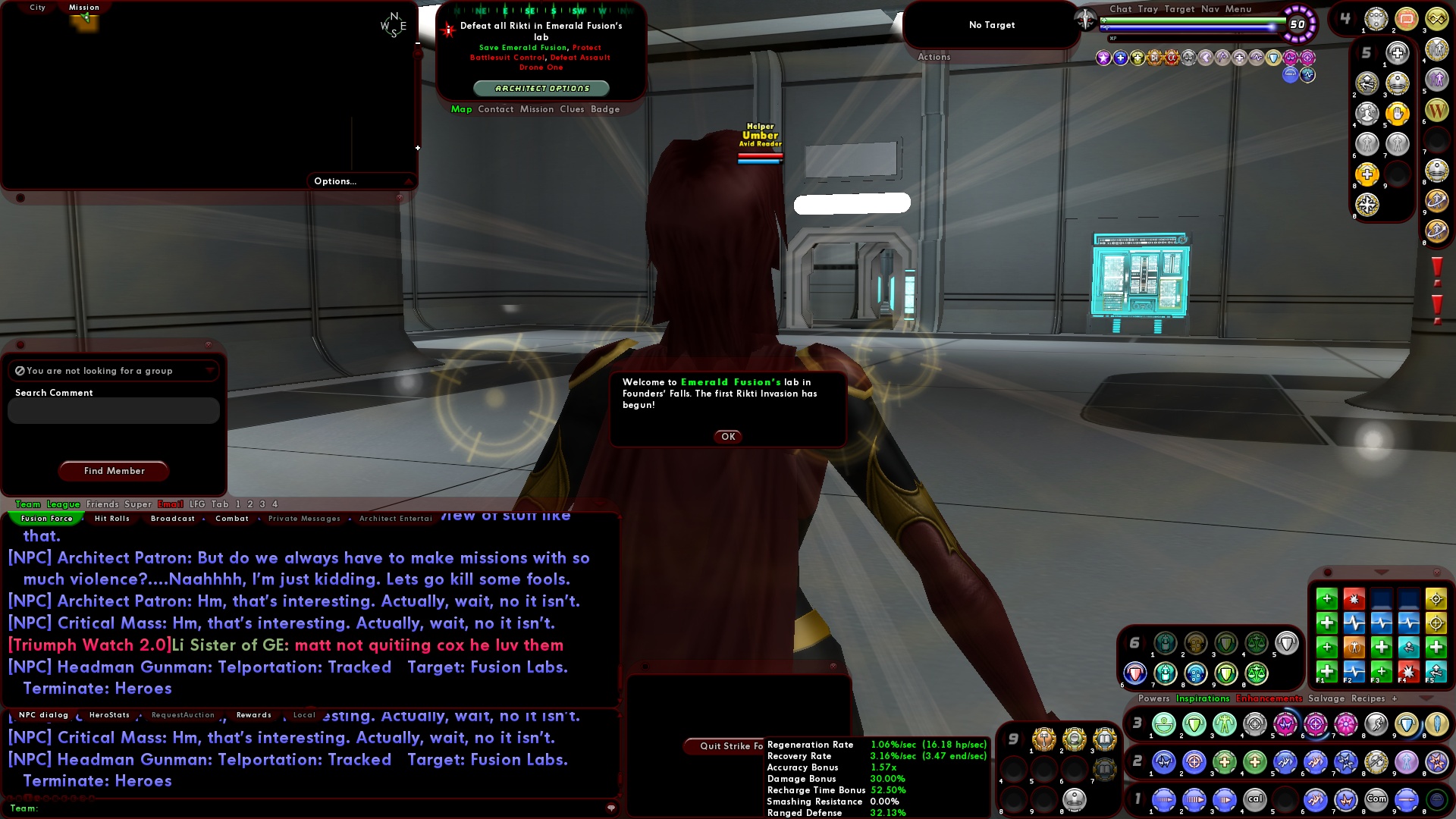This screenshot has height=819, width=1456.
Task: Click the 'cal' macro icon in power tray 1
Action: click(x=1256, y=799)
